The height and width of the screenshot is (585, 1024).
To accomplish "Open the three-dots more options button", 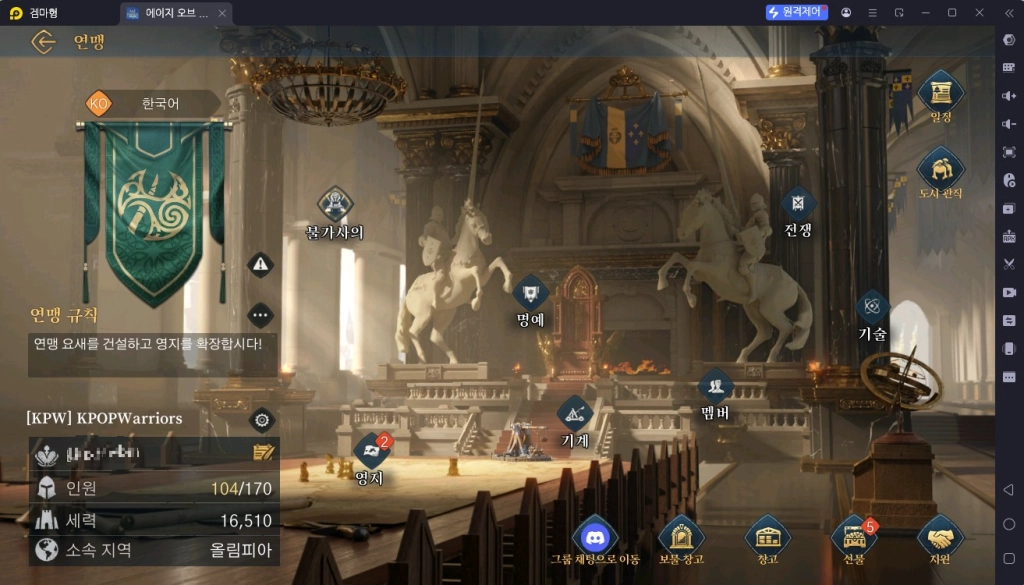I will (x=260, y=315).
